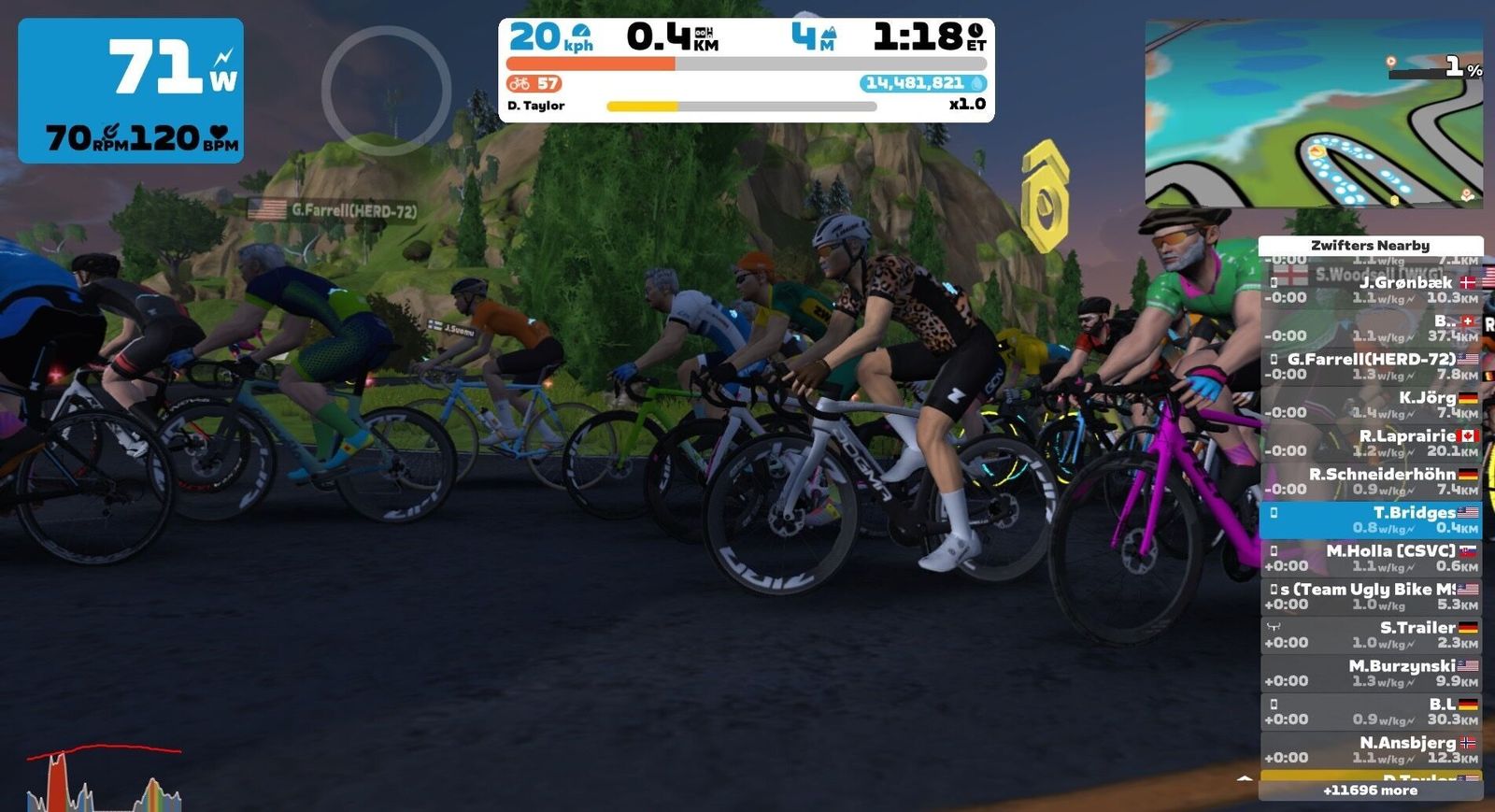Pick R.Laprairie in Zwifters Nearby
Image resolution: width=1495 pixels, height=812 pixels.
(1371, 442)
